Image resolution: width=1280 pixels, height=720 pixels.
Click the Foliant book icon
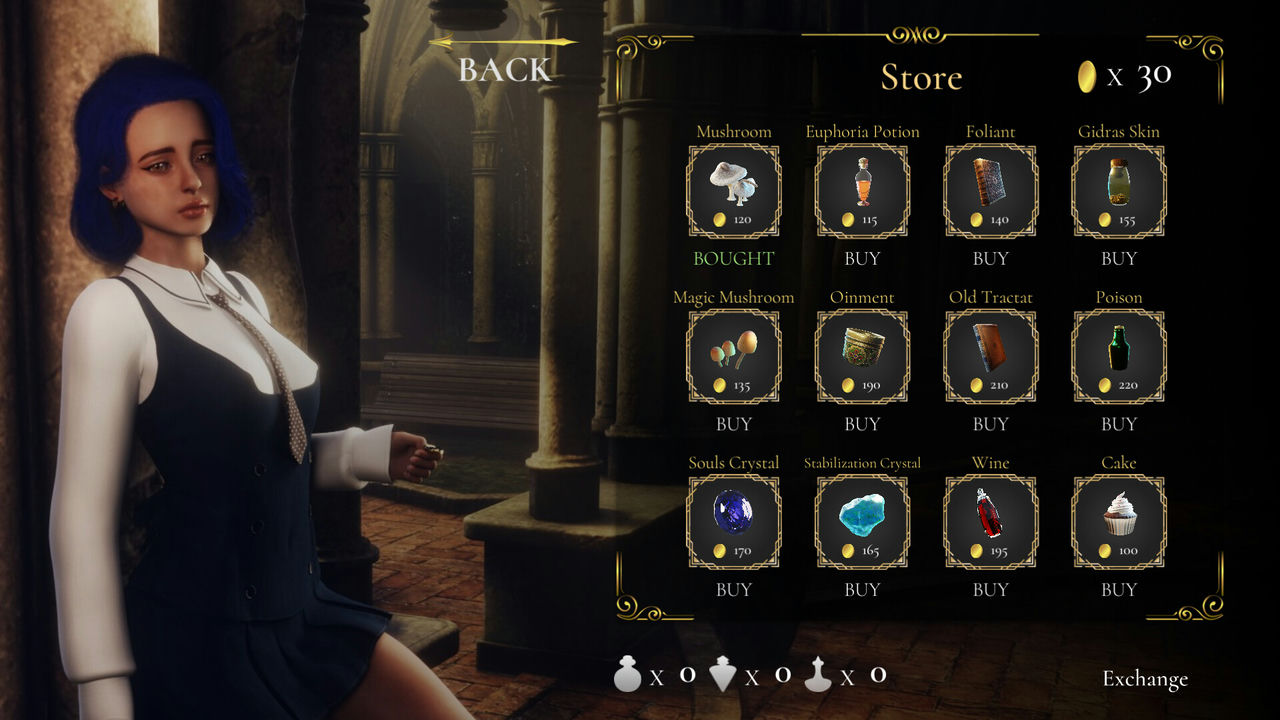990,190
